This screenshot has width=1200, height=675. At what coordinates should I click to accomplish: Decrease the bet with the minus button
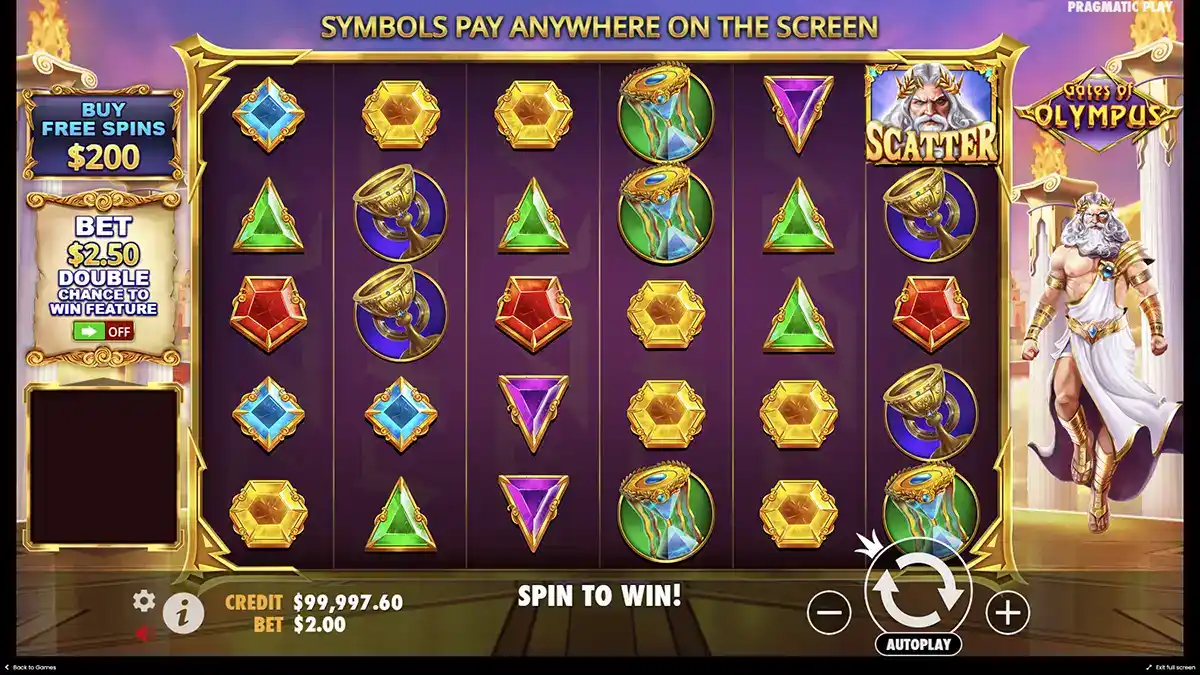[829, 611]
